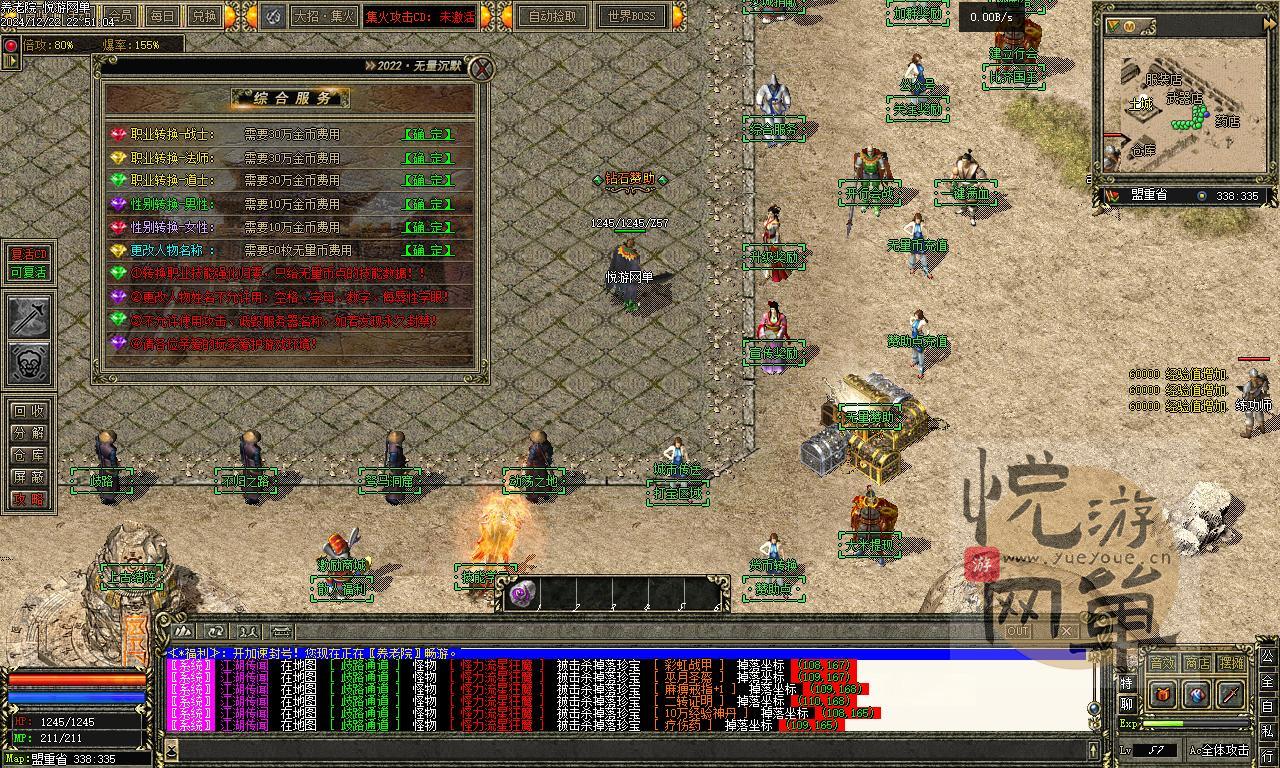Image resolution: width=1280 pixels, height=768 pixels.
Task: Click the chat input field
Action: tap(630, 749)
